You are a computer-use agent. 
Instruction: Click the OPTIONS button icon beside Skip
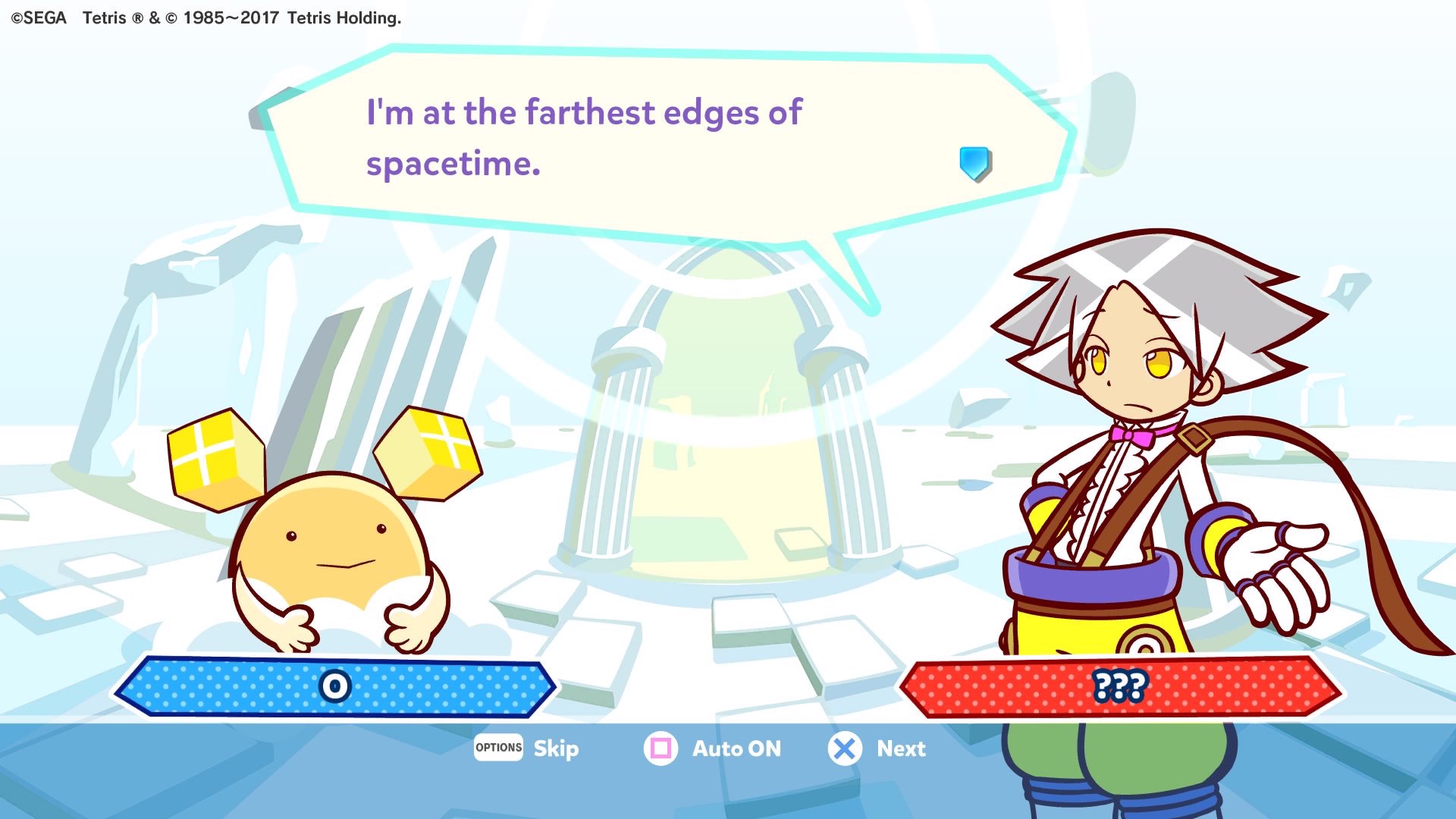[498, 748]
